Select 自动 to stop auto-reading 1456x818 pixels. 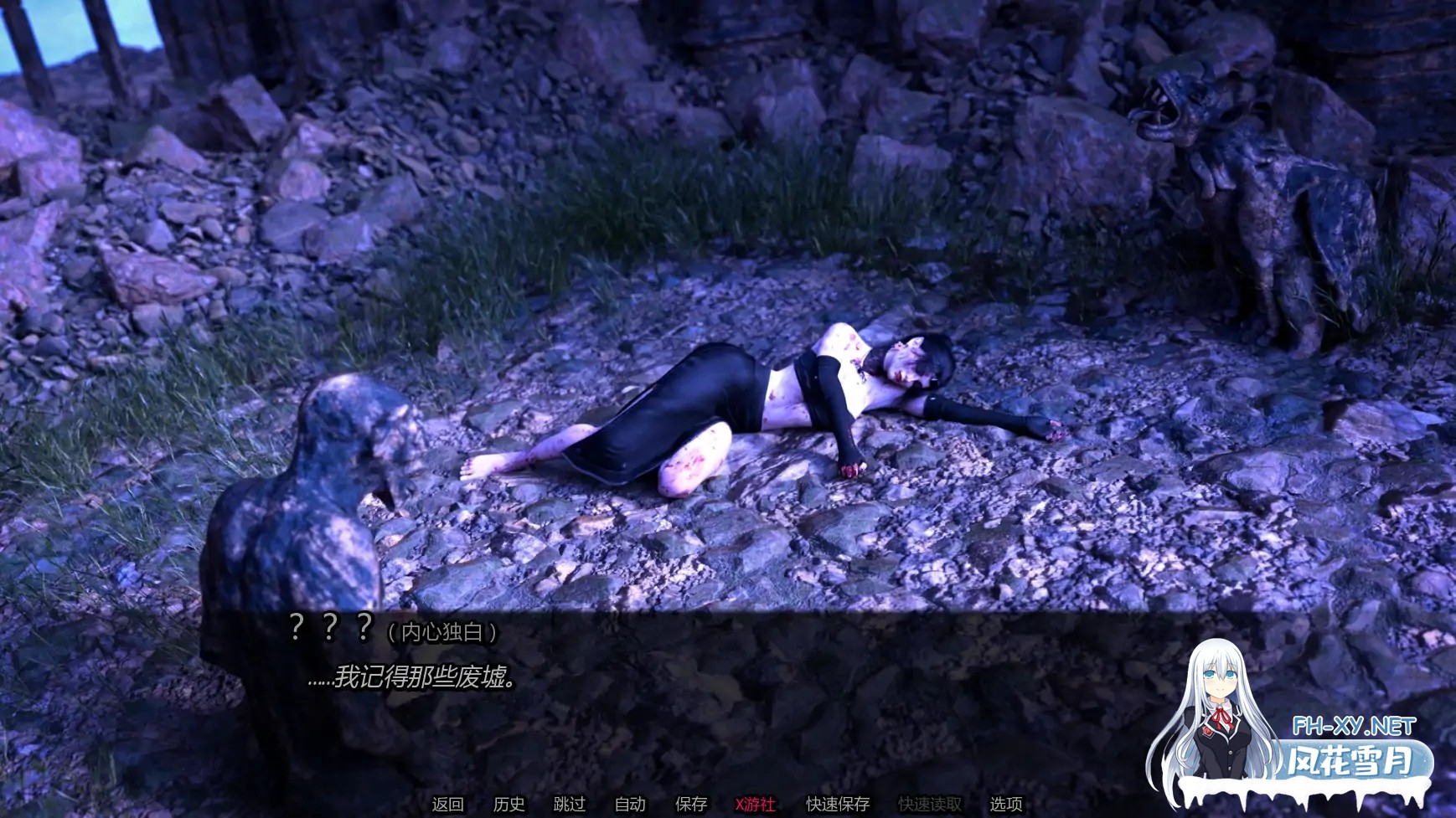(630, 804)
